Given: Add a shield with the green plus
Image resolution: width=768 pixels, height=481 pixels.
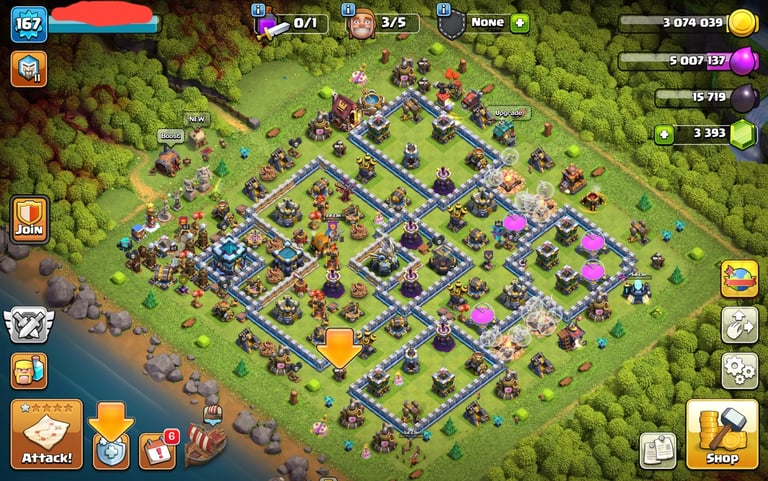Looking at the screenshot, I should [518, 22].
